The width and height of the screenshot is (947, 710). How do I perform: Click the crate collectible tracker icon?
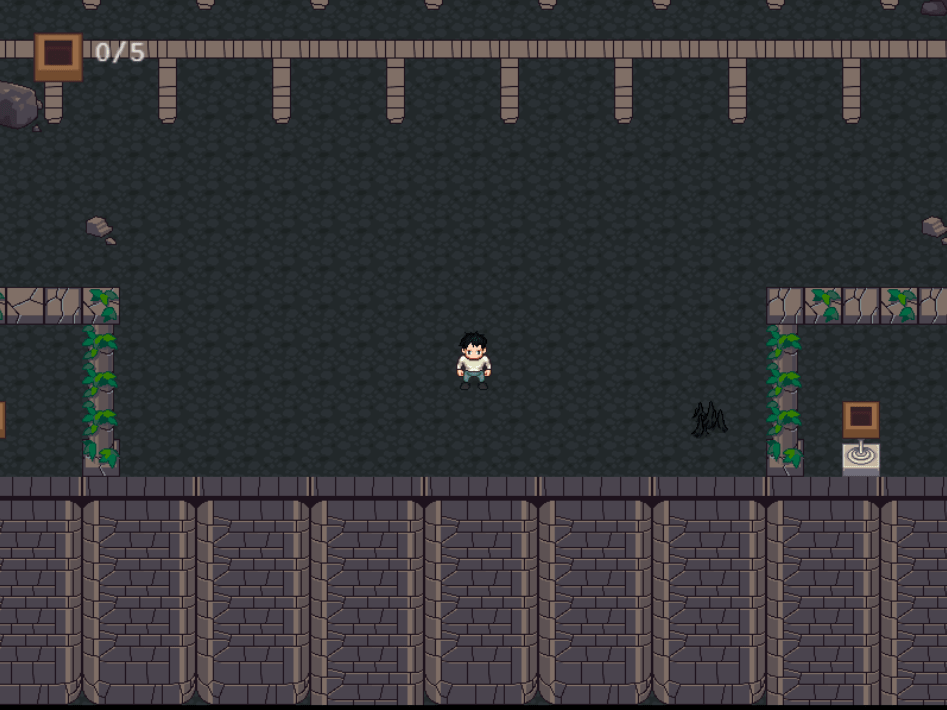tap(58, 56)
